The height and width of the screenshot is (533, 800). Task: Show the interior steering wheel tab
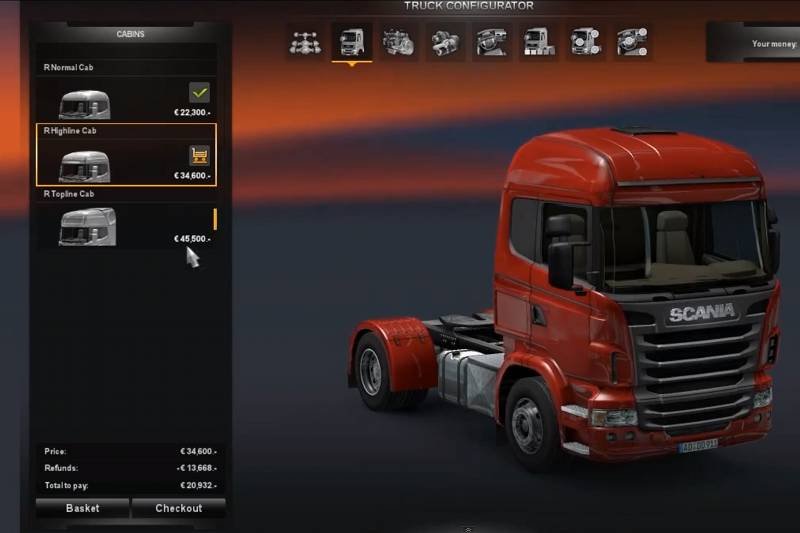489,42
